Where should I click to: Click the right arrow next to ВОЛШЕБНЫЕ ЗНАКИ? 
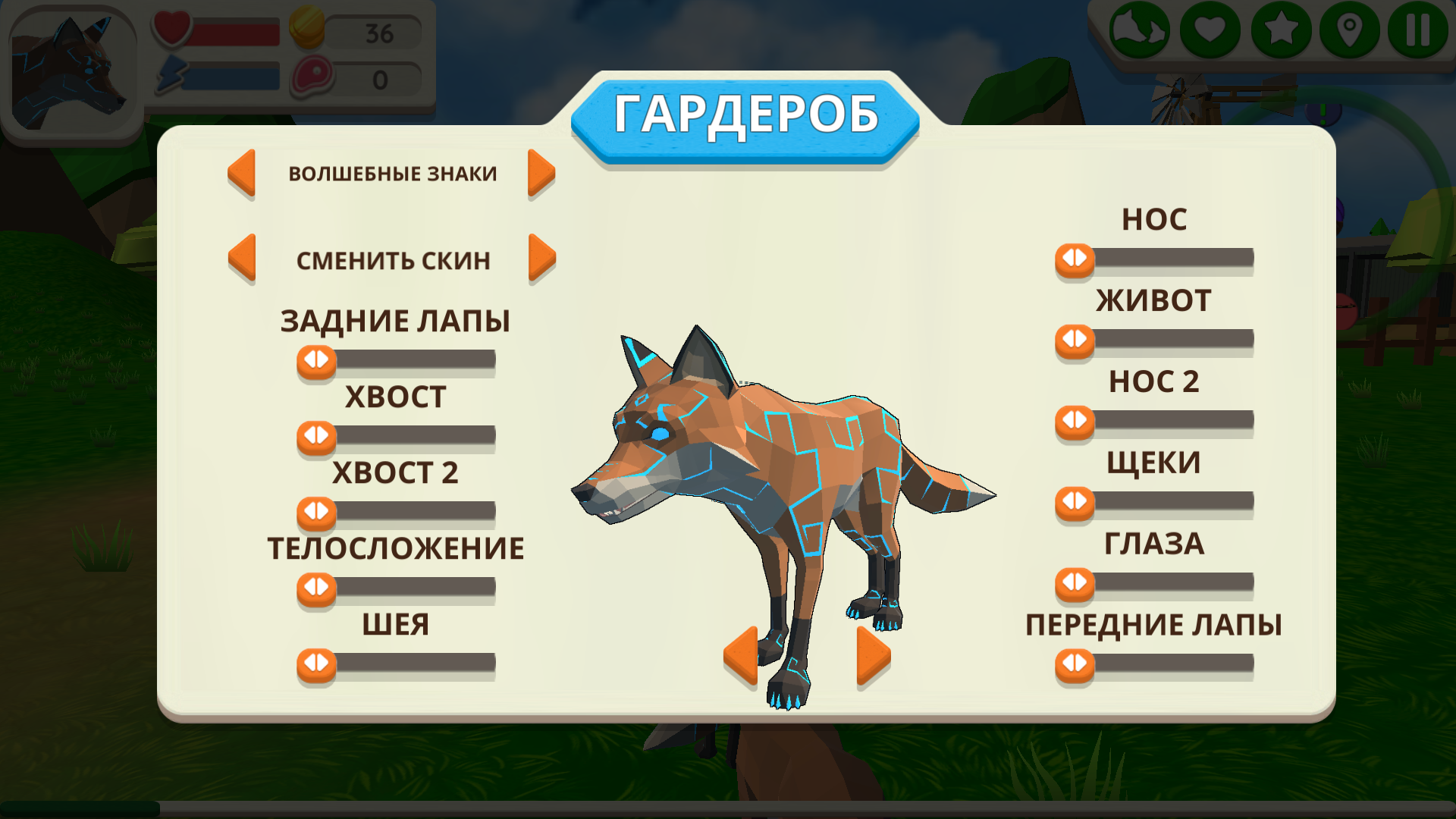tap(541, 173)
